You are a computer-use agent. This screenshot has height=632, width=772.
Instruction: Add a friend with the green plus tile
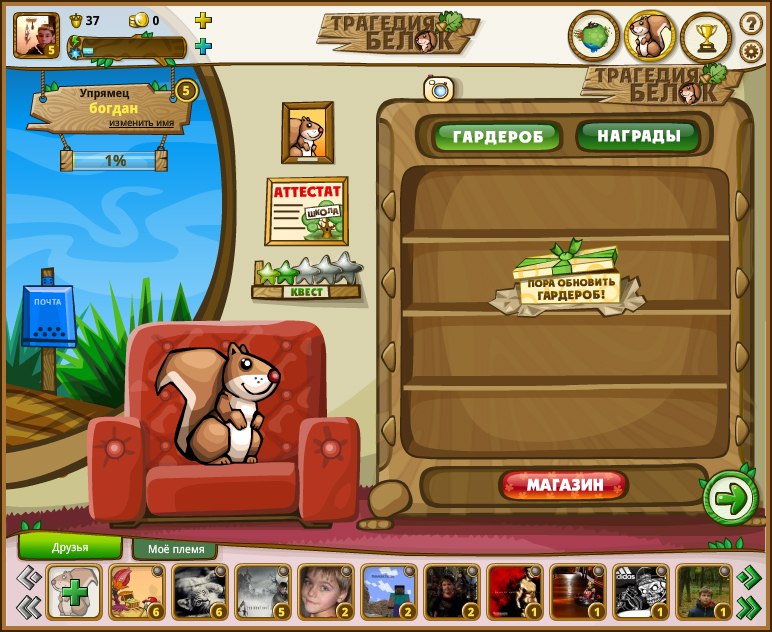coord(74,592)
